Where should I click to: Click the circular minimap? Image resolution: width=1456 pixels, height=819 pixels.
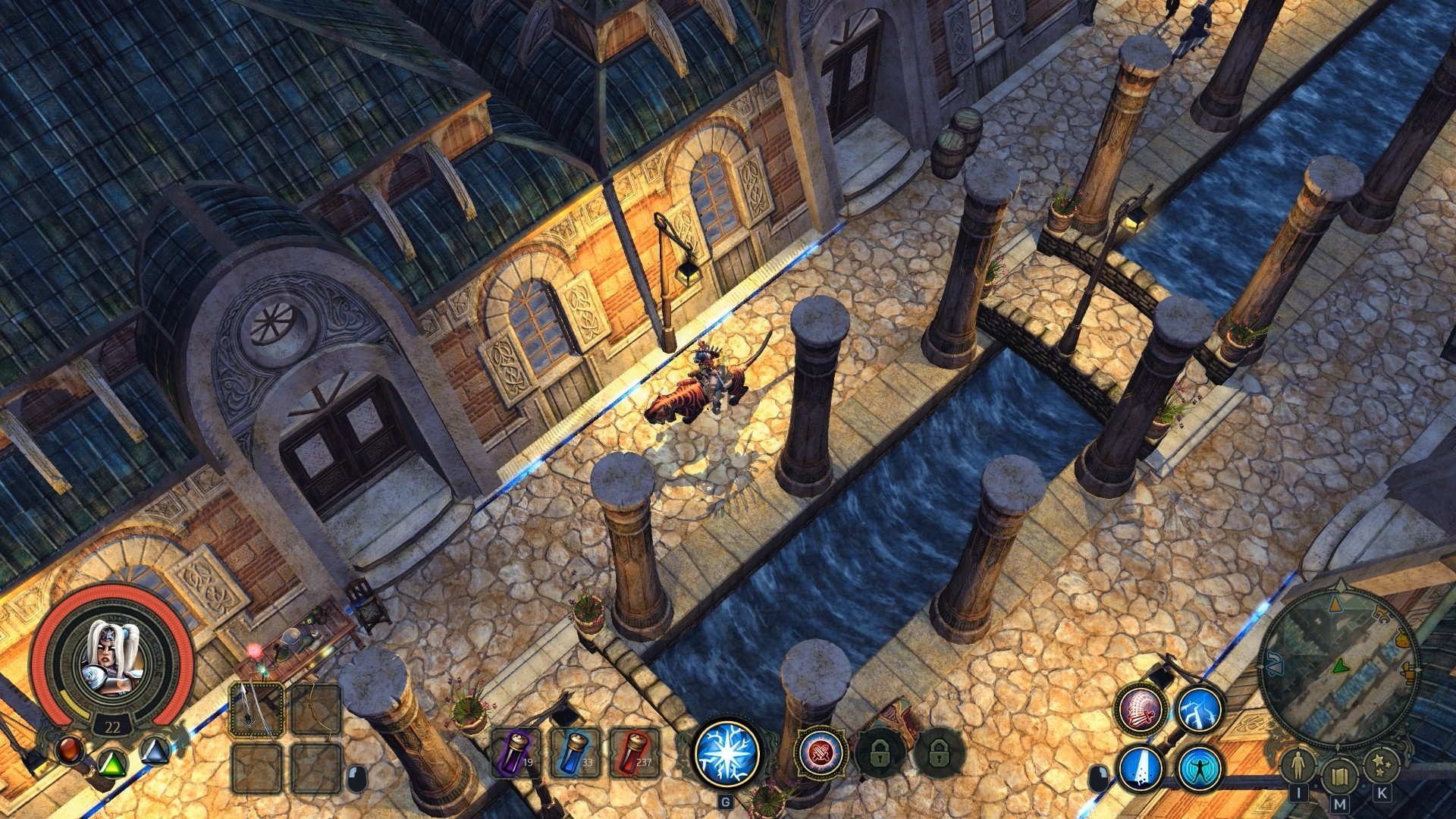(1338, 667)
